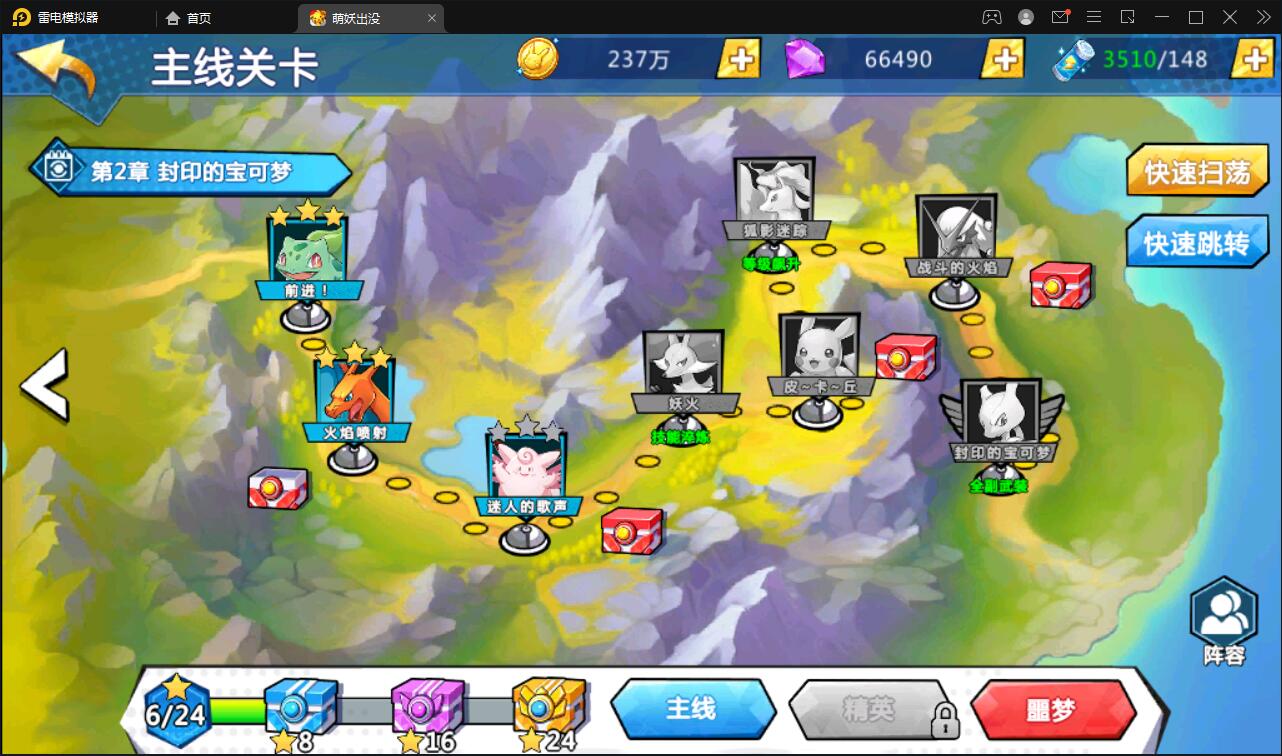Select the 皮~卡~丘 Pikachu stage
This screenshot has width=1282, height=756.
[x=819, y=352]
